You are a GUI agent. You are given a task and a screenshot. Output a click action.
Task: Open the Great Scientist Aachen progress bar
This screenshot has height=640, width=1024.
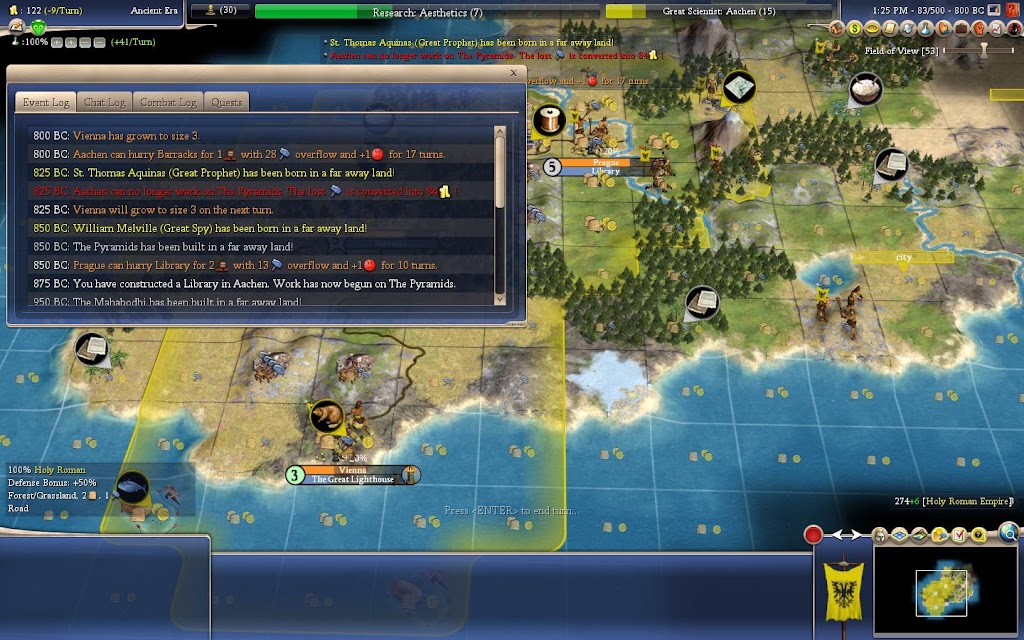(x=718, y=12)
